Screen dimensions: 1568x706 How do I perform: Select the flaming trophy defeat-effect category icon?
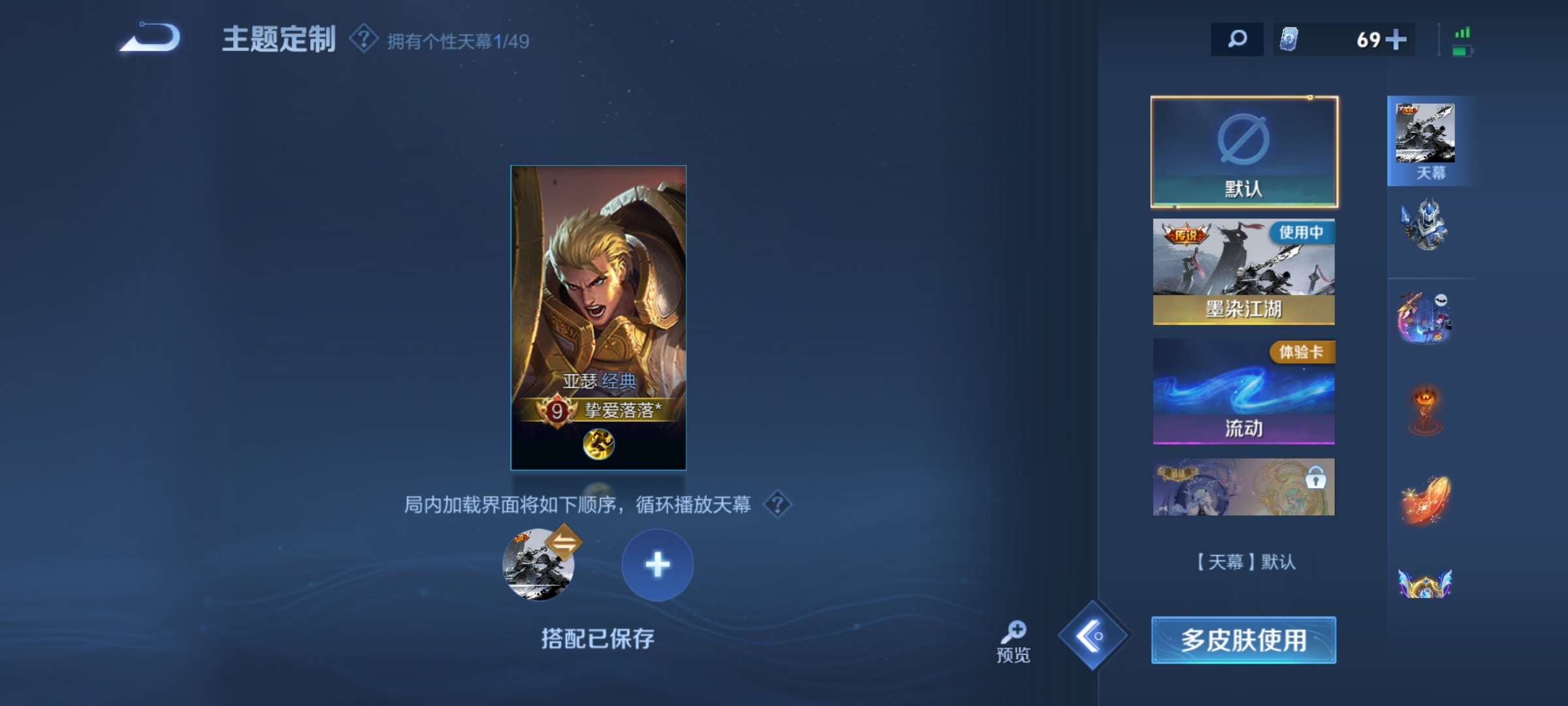tap(1428, 409)
